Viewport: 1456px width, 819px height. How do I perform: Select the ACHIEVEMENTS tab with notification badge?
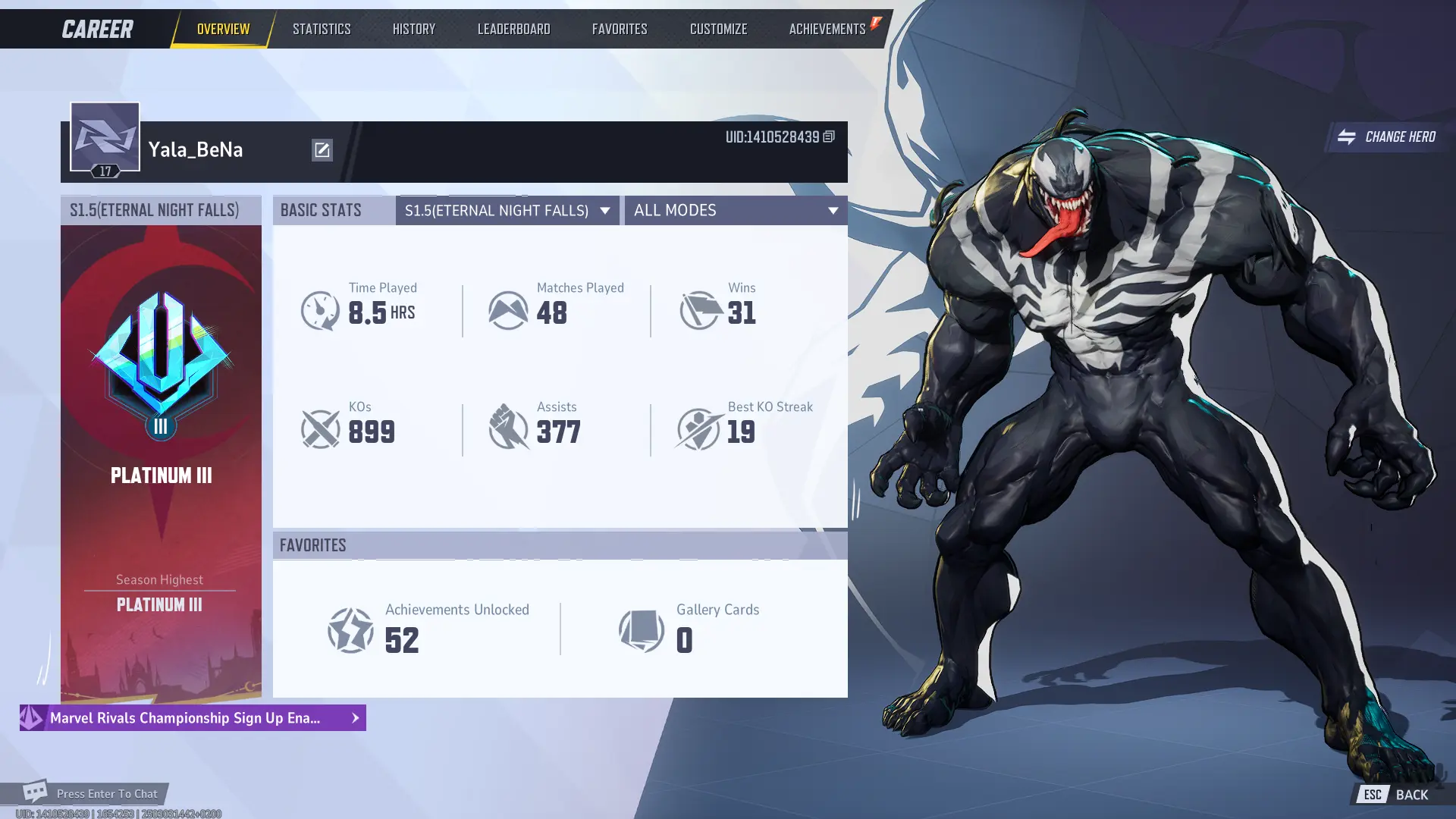pyautogui.click(x=826, y=28)
